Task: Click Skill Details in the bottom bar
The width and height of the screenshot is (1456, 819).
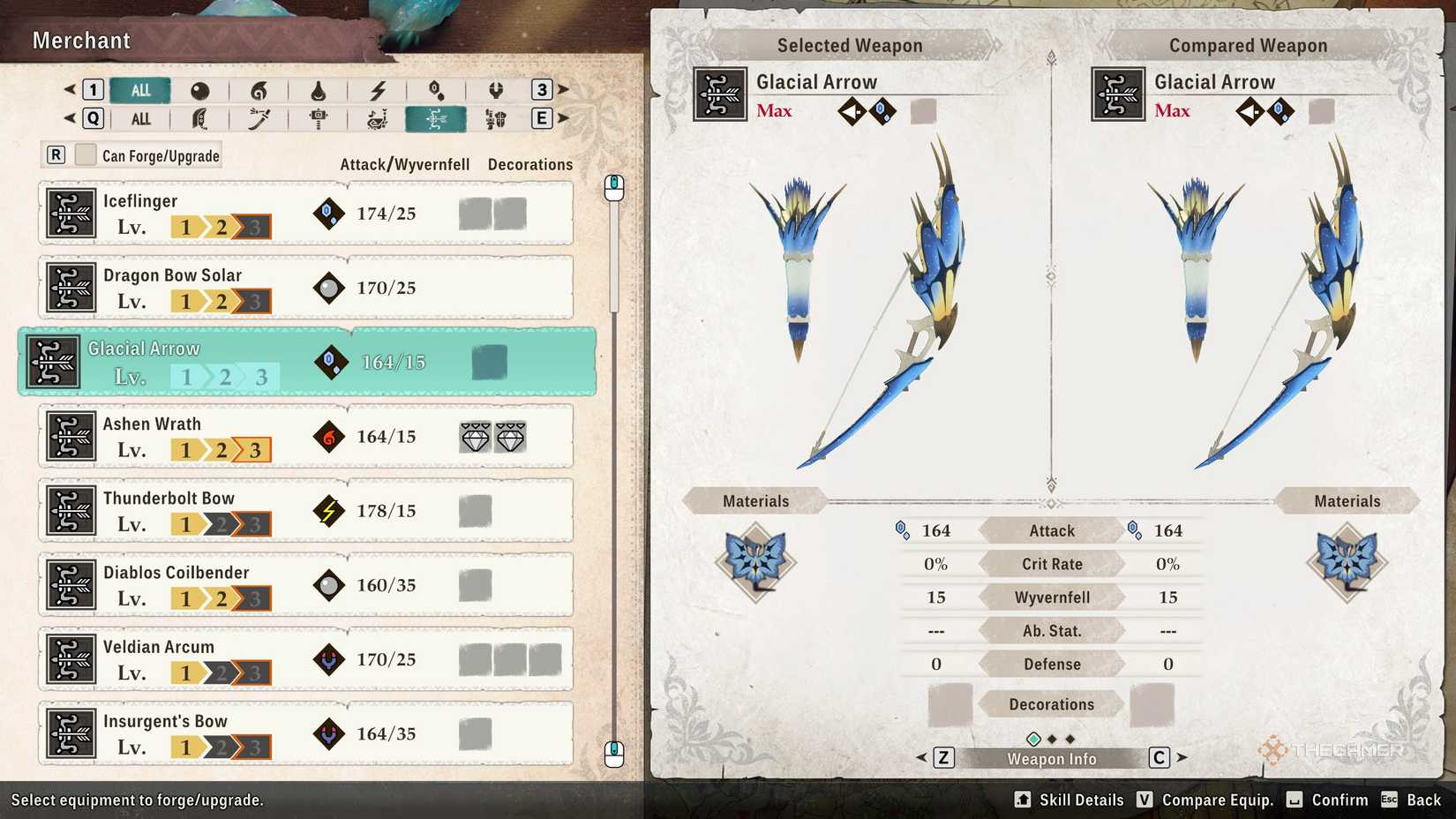Action: coord(1079,800)
